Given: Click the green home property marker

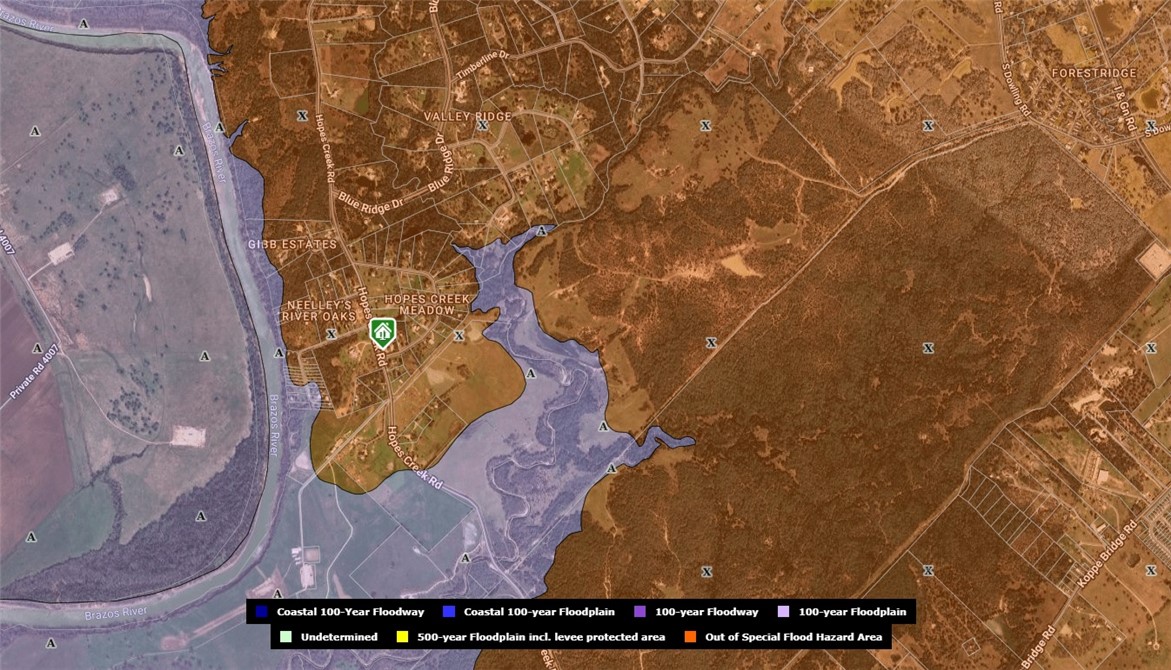Looking at the screenshot, I should tap(381, 331).
